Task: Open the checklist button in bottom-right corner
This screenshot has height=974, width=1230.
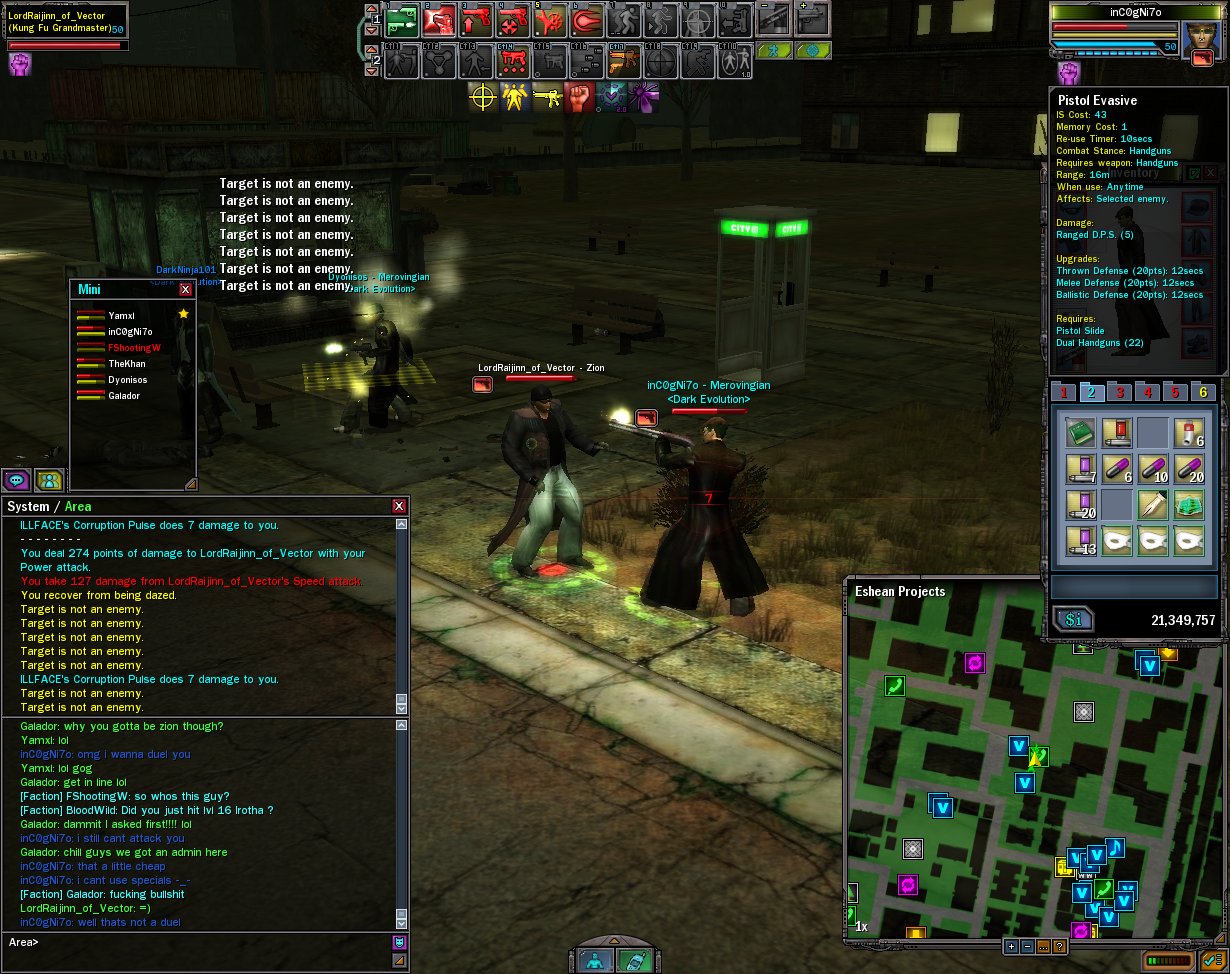Action: [1214, 962]
